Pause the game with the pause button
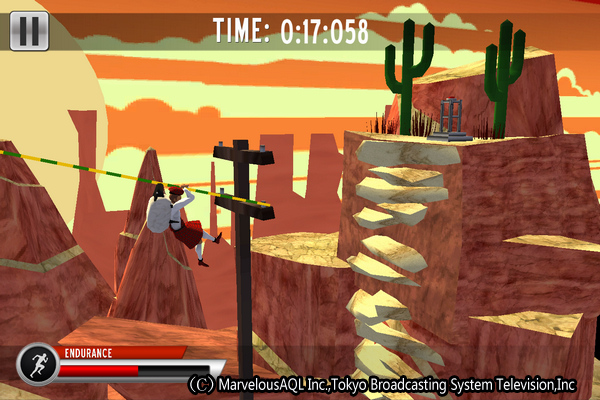This screenshot has width=600, height=400. click(29, 31)
